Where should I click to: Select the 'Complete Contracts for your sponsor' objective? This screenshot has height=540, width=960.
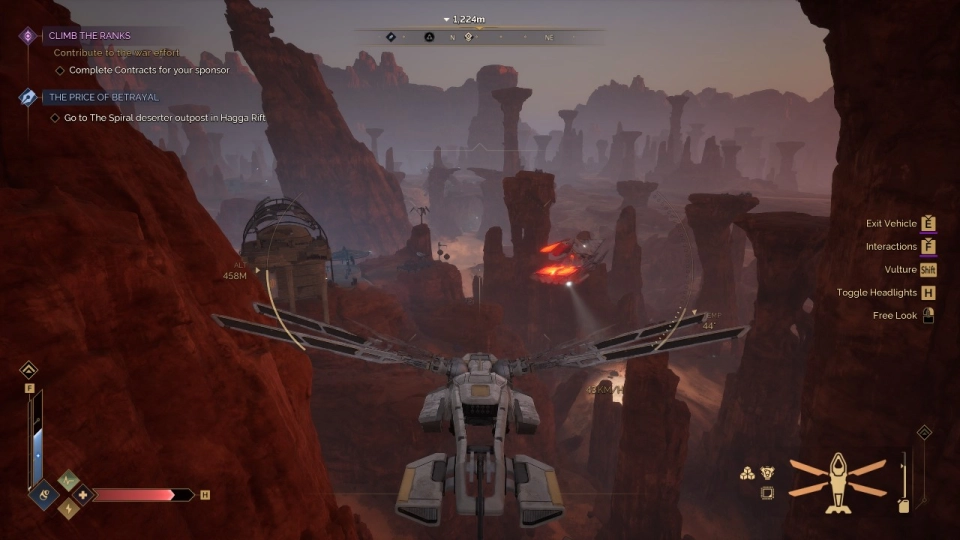click(149, 70)
